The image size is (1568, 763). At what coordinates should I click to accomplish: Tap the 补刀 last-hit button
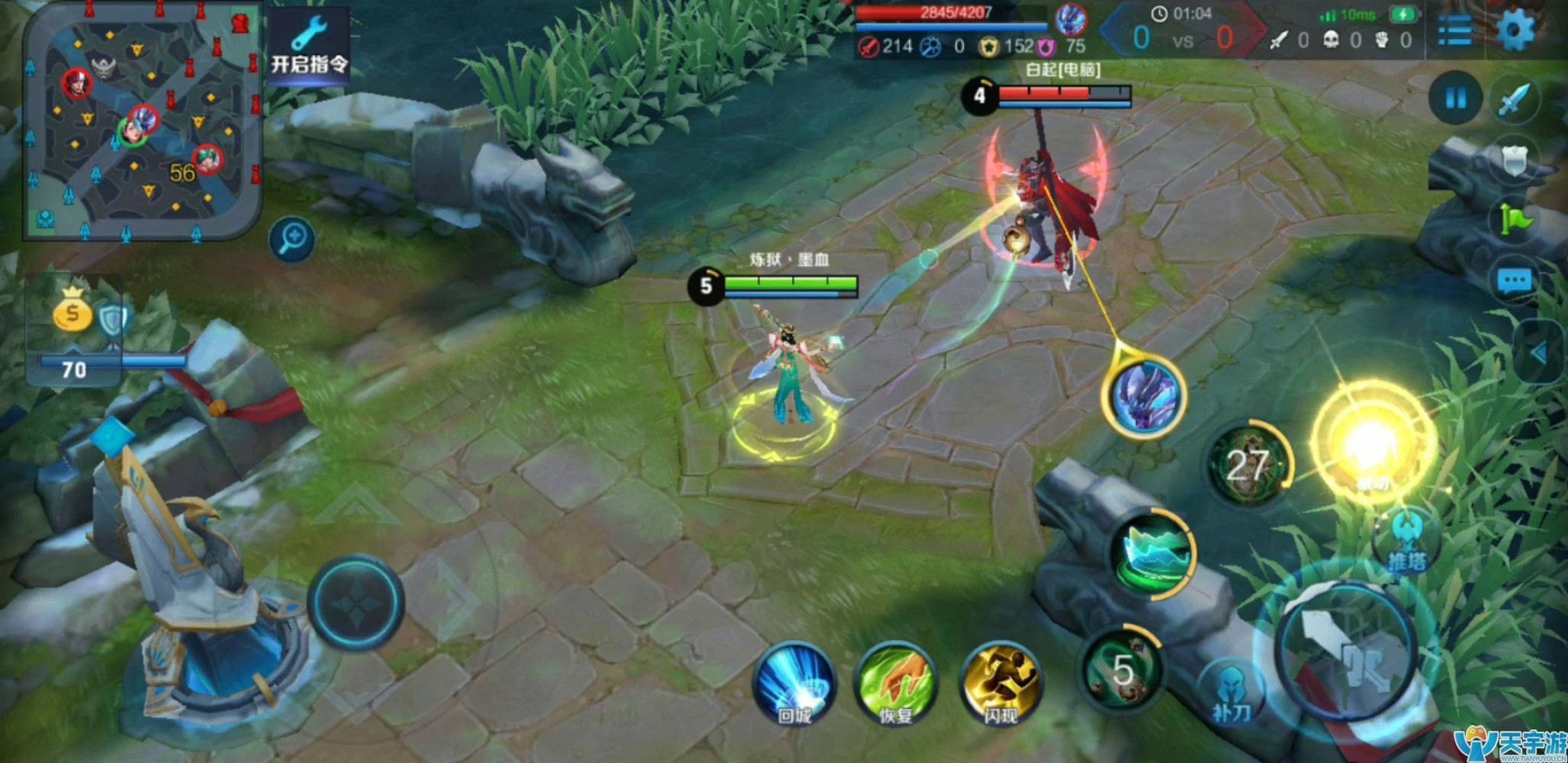1231,691
